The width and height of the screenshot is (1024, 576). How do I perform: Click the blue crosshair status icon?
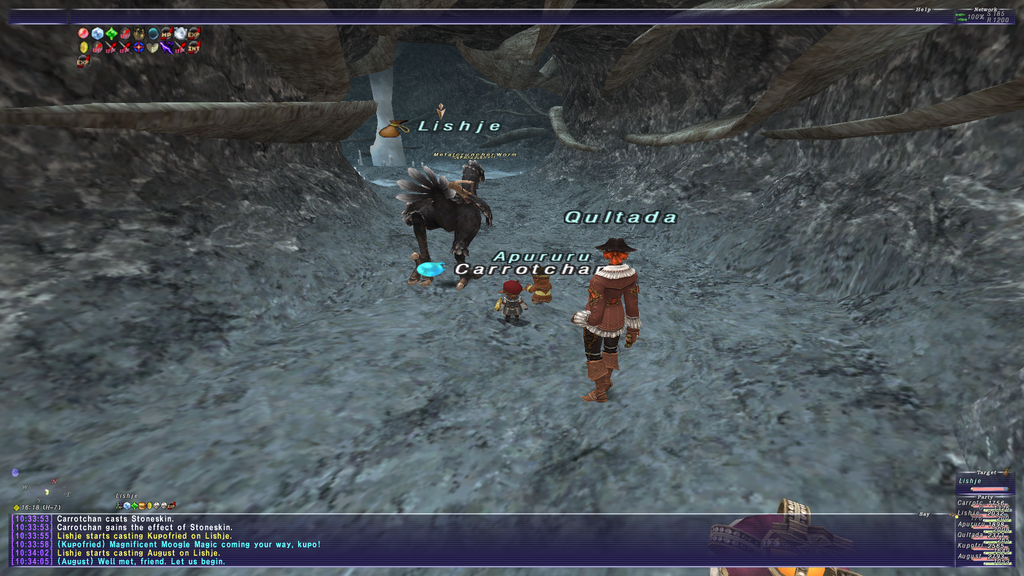139,47
